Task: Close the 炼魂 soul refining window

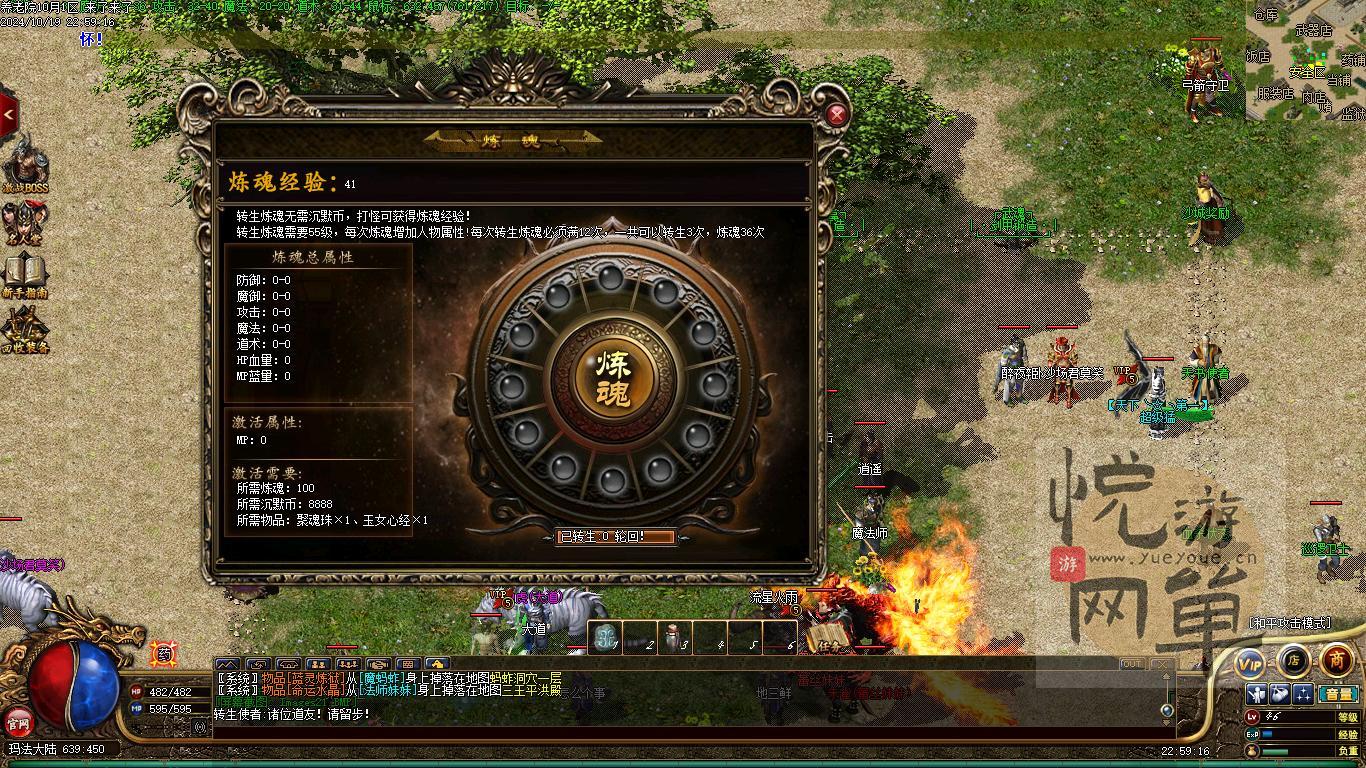Action: coord(837,115)
